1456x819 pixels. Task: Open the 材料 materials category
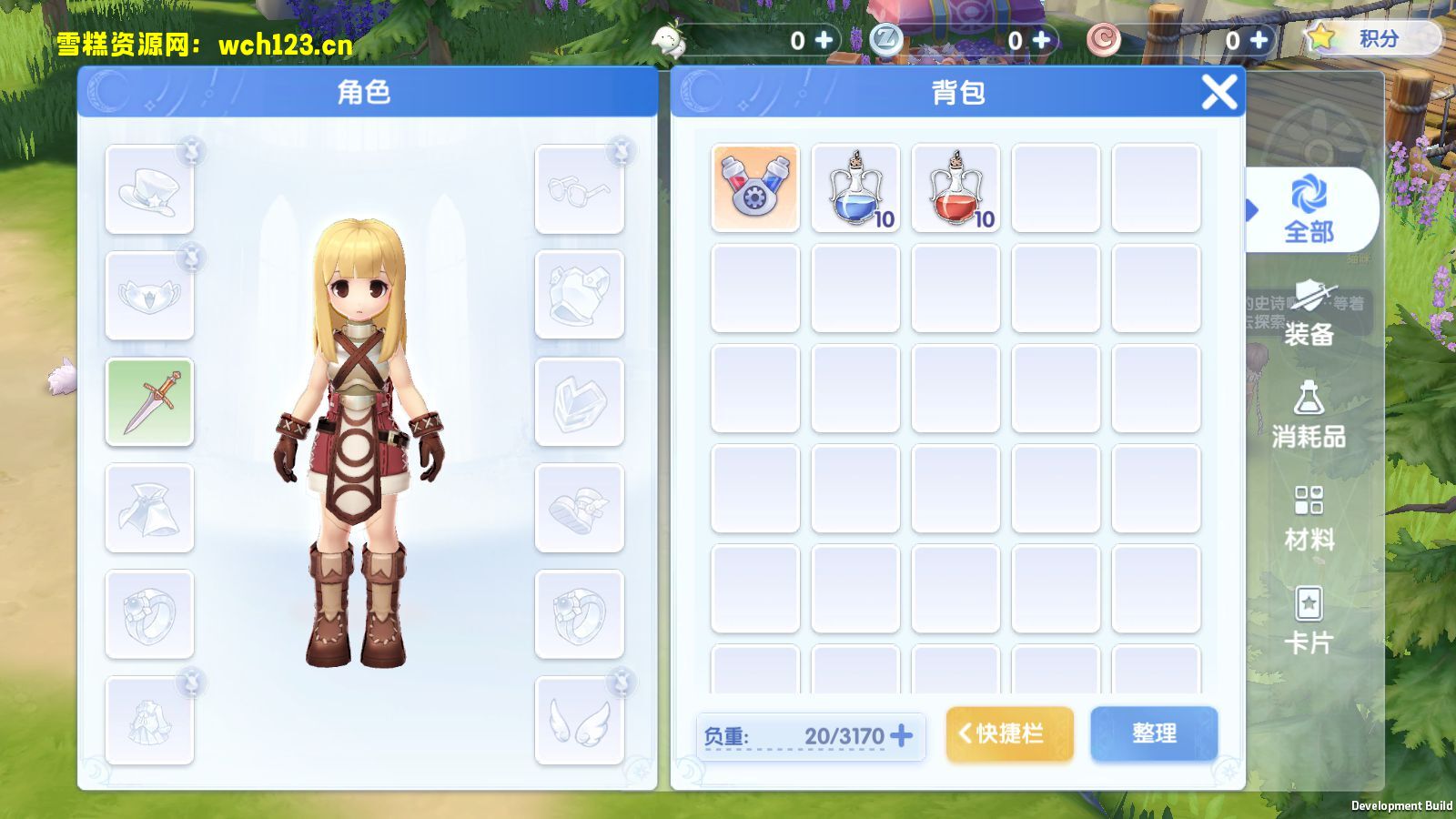(1310, 519)
